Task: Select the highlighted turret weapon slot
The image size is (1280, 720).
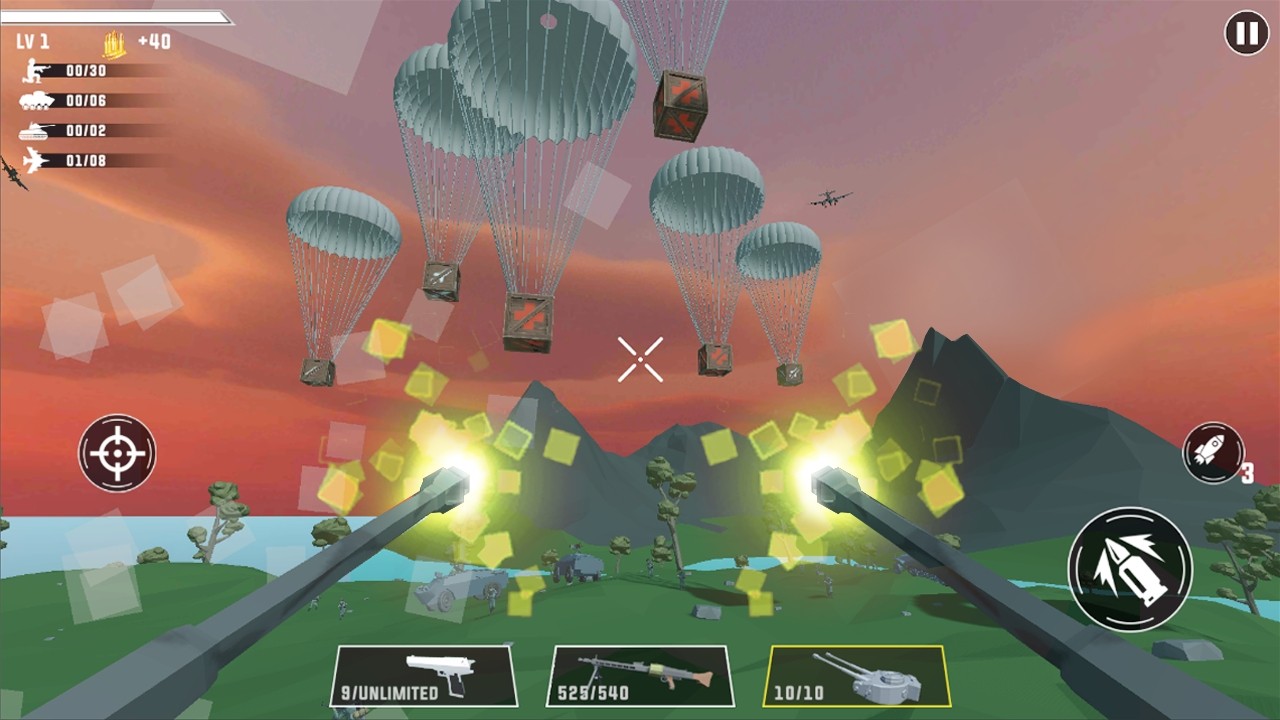Action: click(x=857, y=676)
